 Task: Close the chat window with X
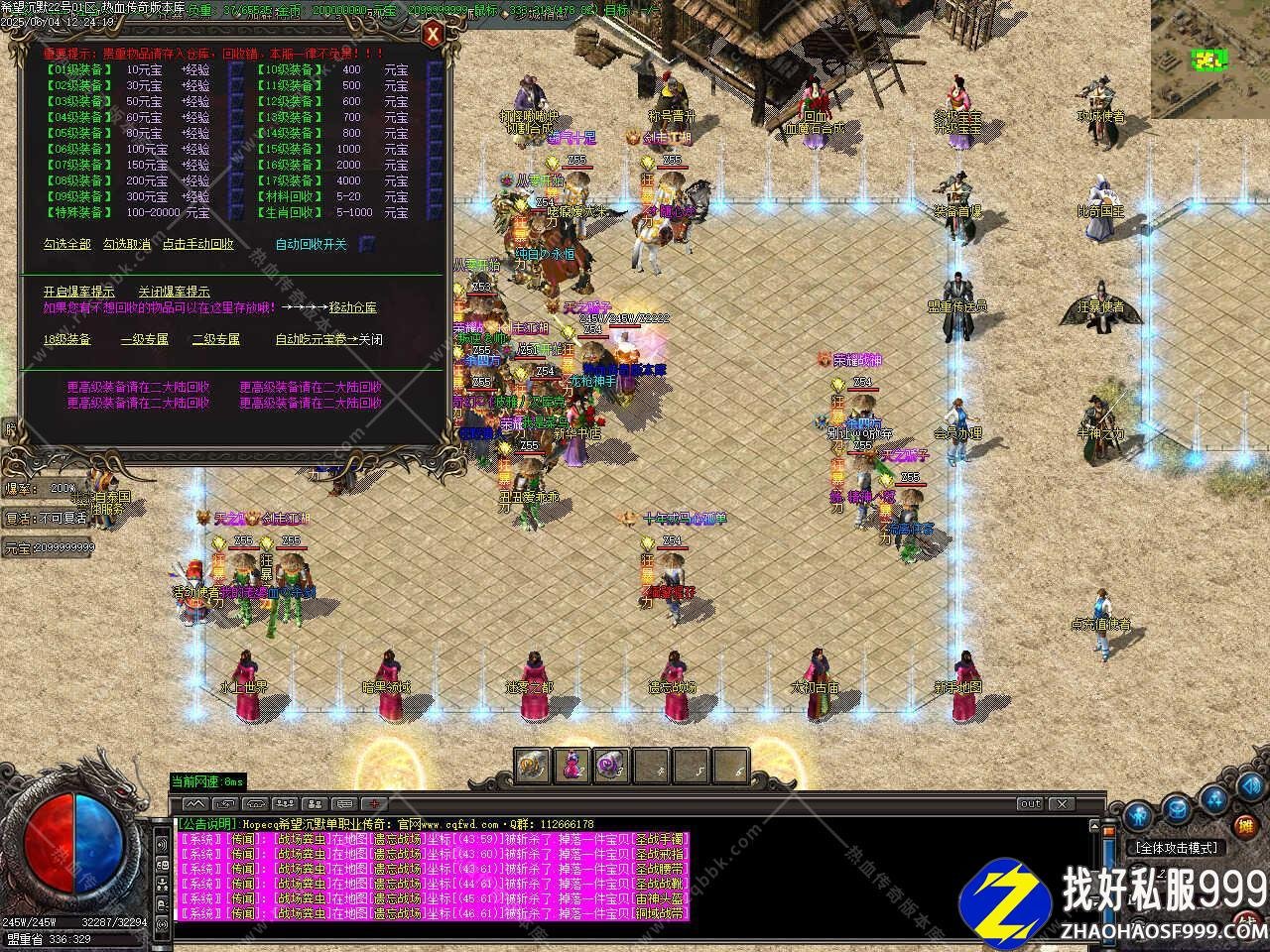1061,803
